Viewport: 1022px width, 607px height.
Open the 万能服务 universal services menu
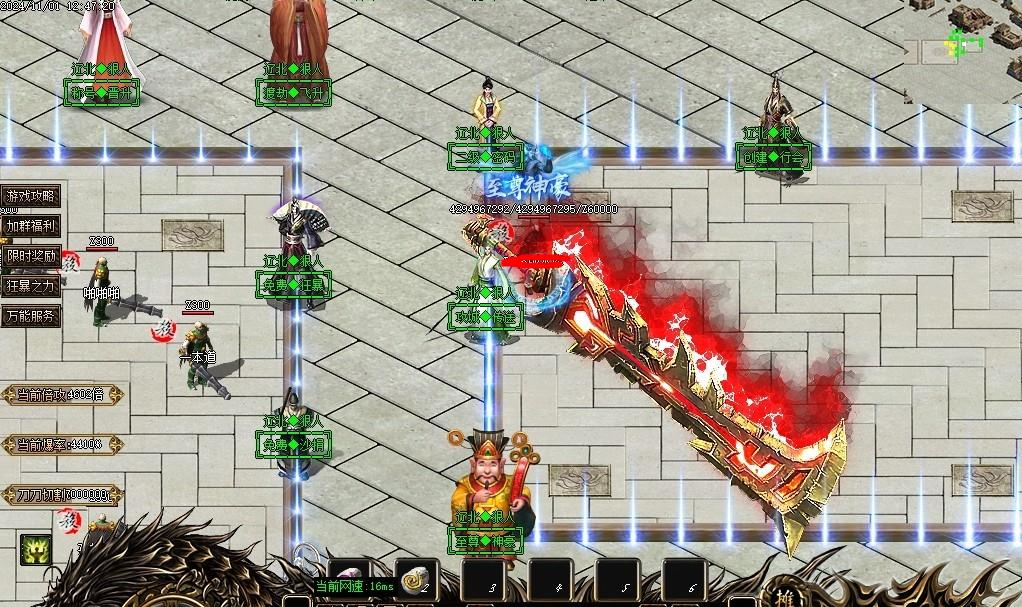(x=30, y=316)
